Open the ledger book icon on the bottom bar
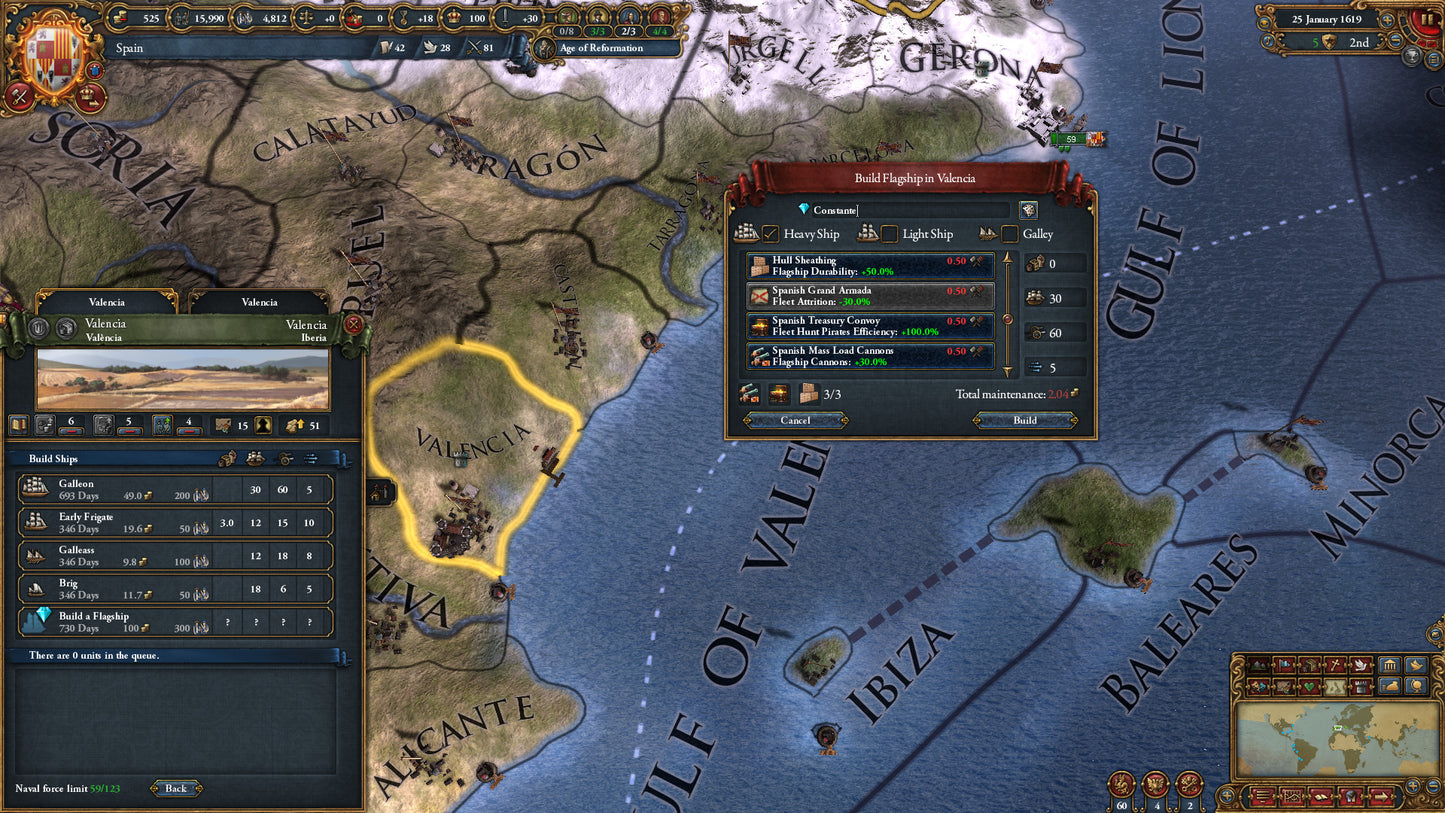The image size is (1445, 813). (1321, 797)
